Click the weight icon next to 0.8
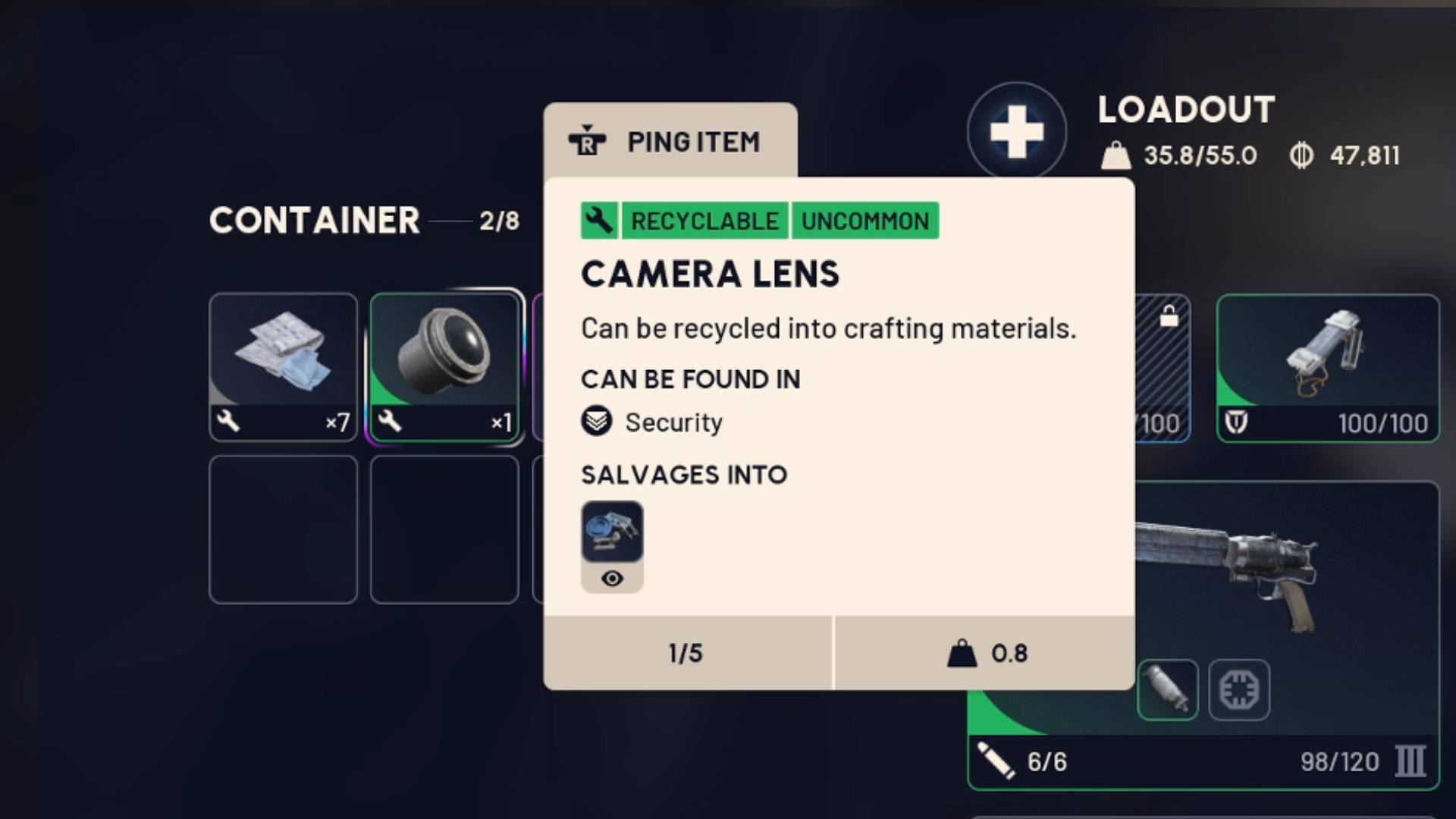The width and height of the screenshot is (1456, 819). coord(962,652)
